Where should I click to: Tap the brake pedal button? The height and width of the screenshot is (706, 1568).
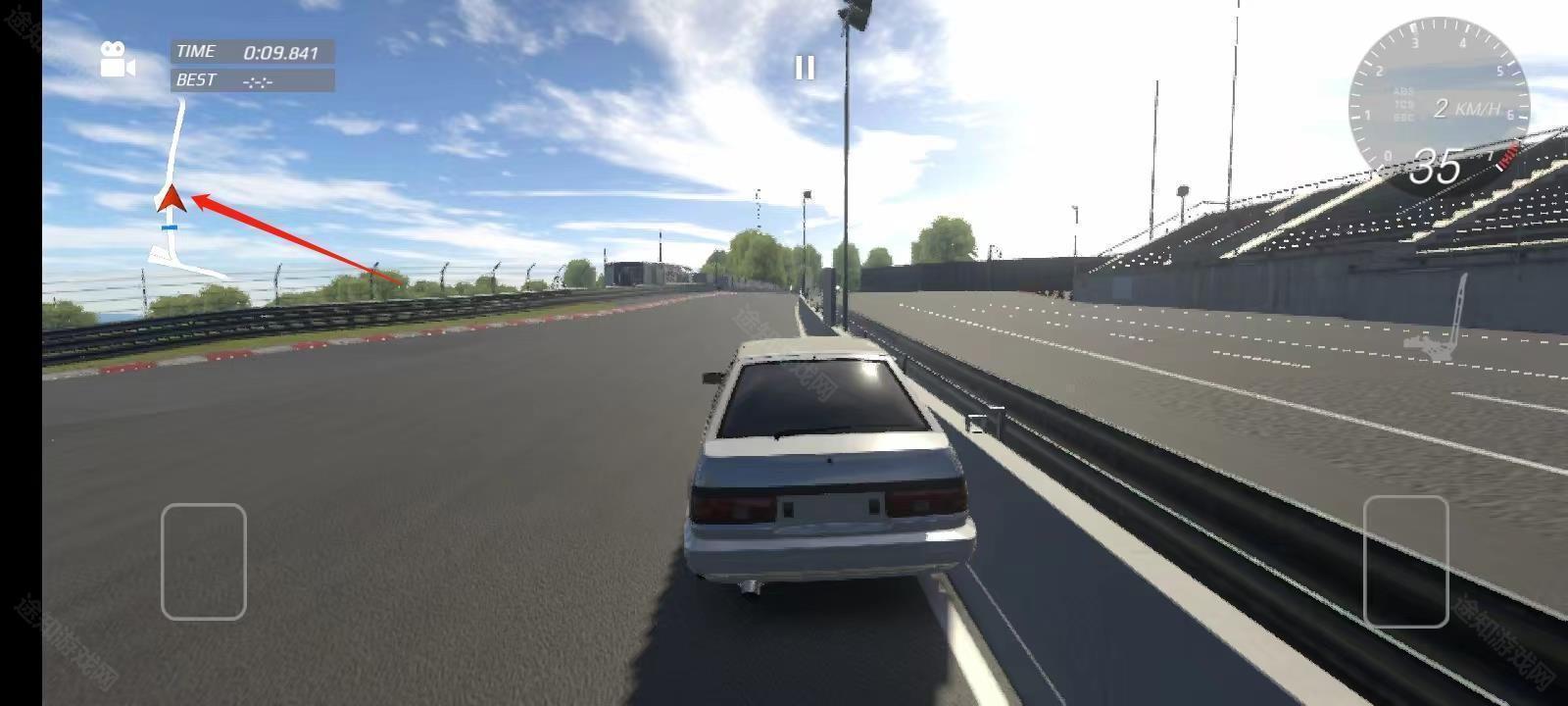point(203,561)
